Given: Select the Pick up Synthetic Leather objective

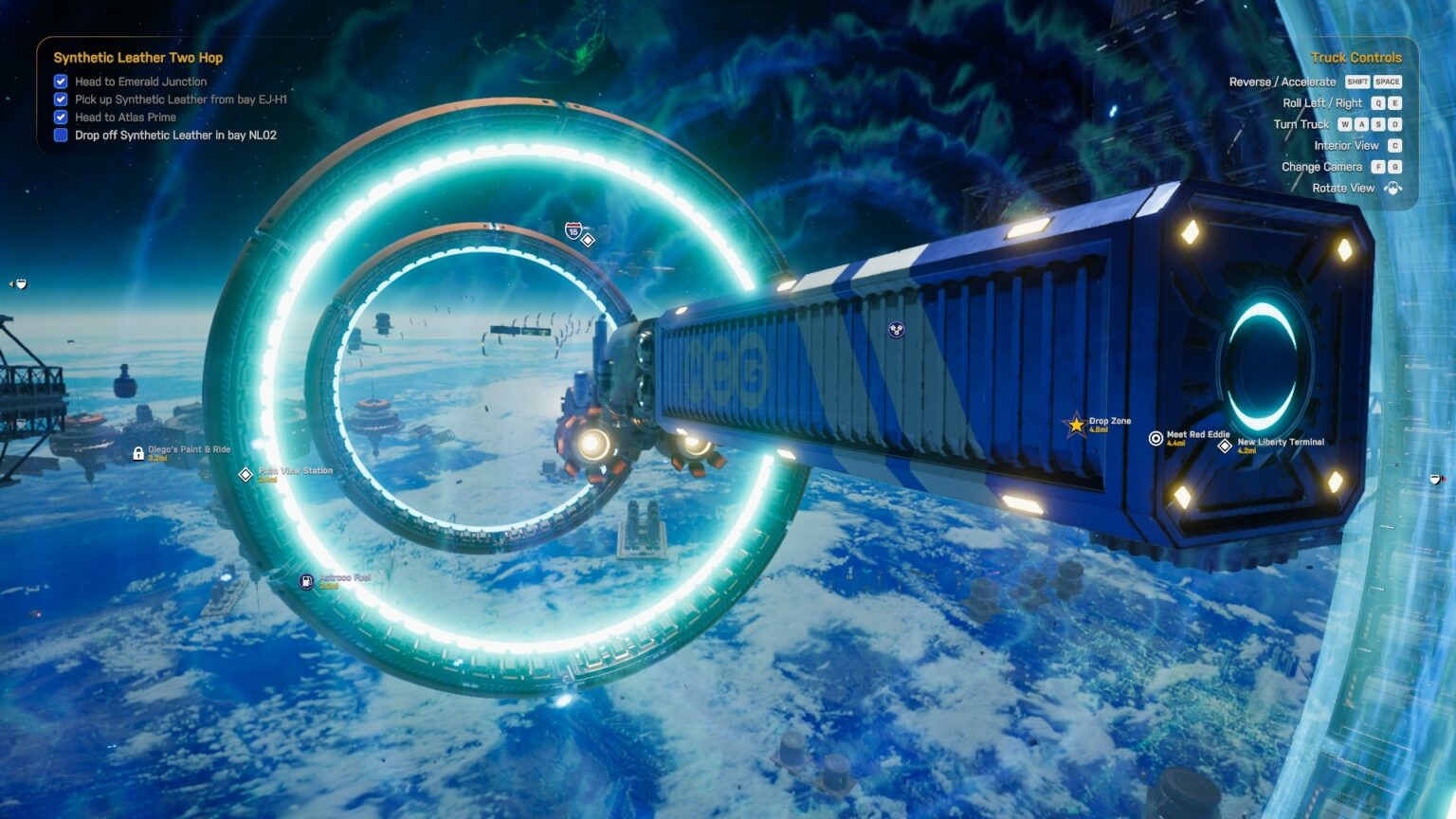Looking at the screenshot, I should click(x=180, y=100).
